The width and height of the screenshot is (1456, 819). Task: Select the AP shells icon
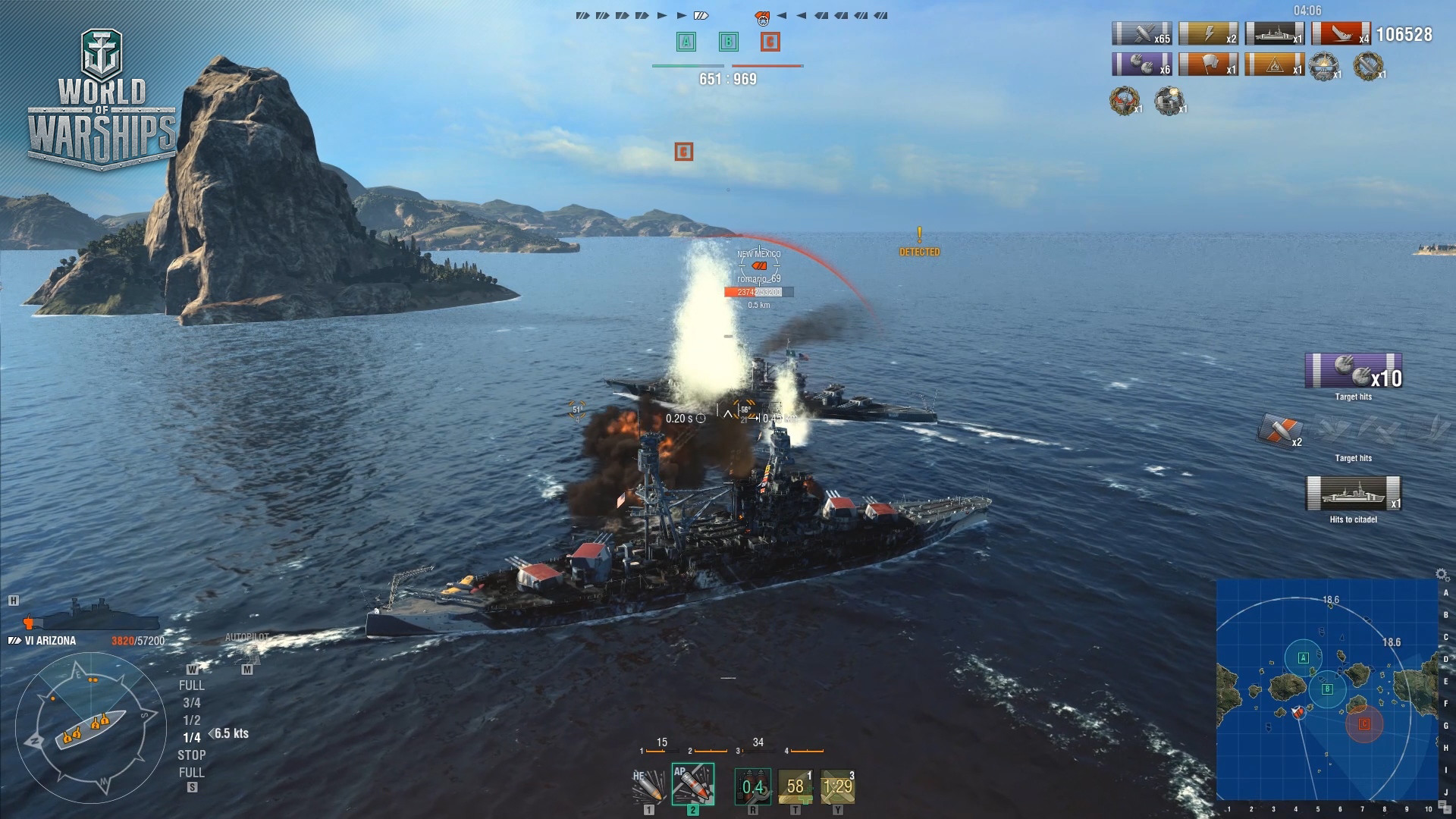[x=692, y=785]
